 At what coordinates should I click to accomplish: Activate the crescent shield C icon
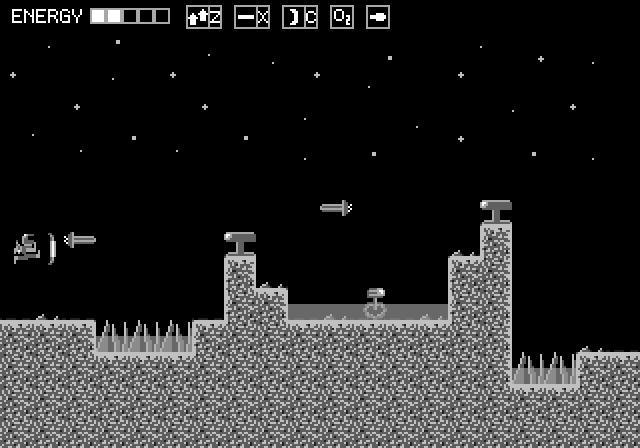pos(300,17)
